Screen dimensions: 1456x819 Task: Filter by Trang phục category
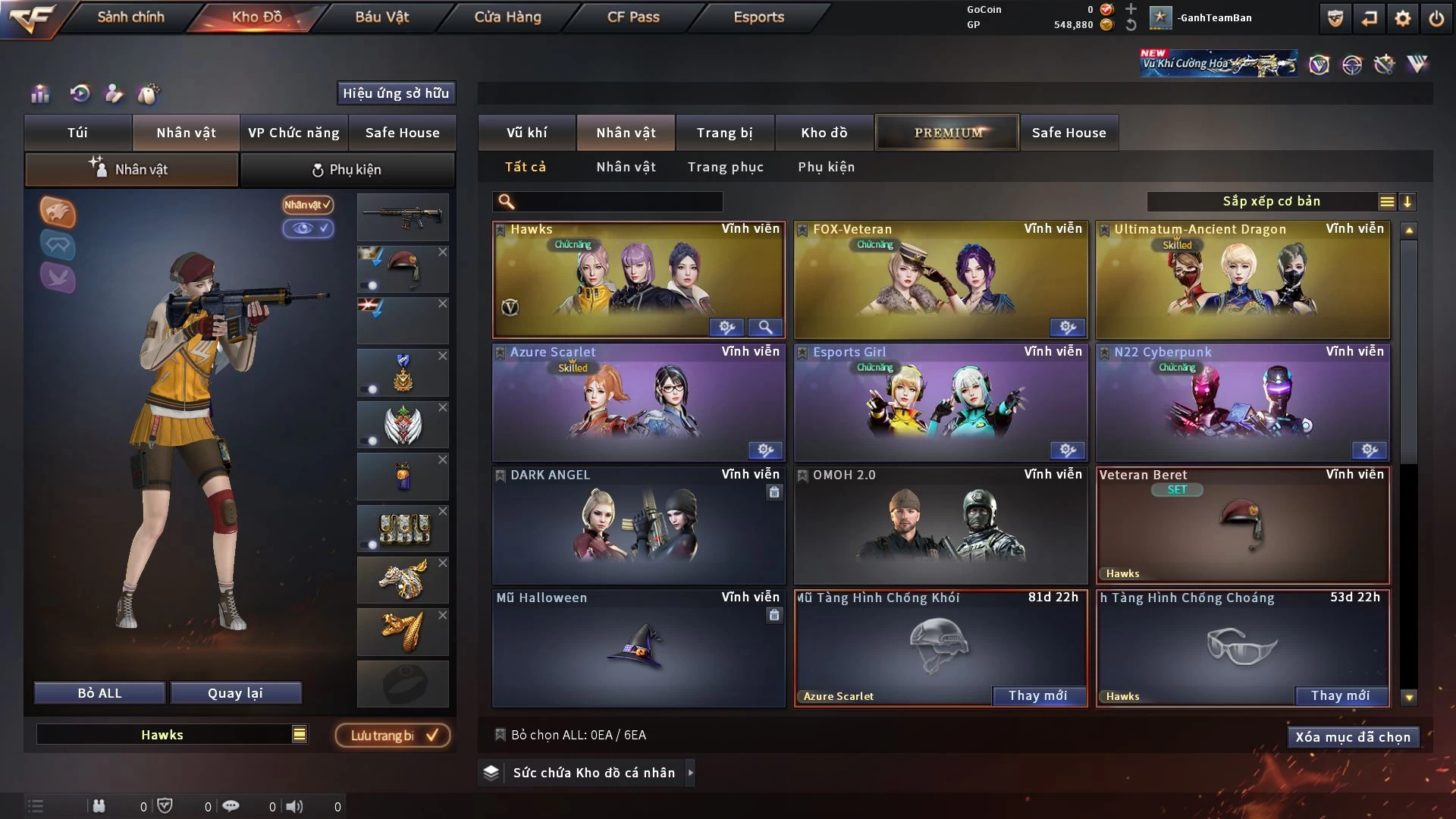(725, 167)
